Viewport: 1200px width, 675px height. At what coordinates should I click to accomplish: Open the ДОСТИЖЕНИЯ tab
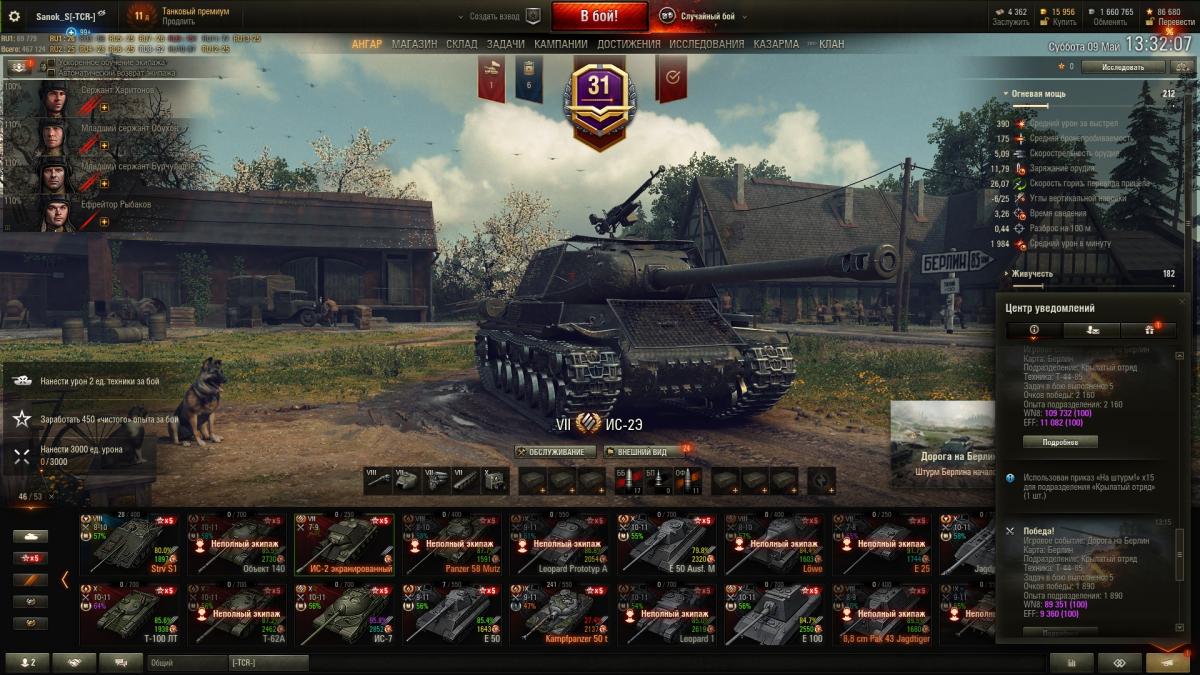[629, 44]
